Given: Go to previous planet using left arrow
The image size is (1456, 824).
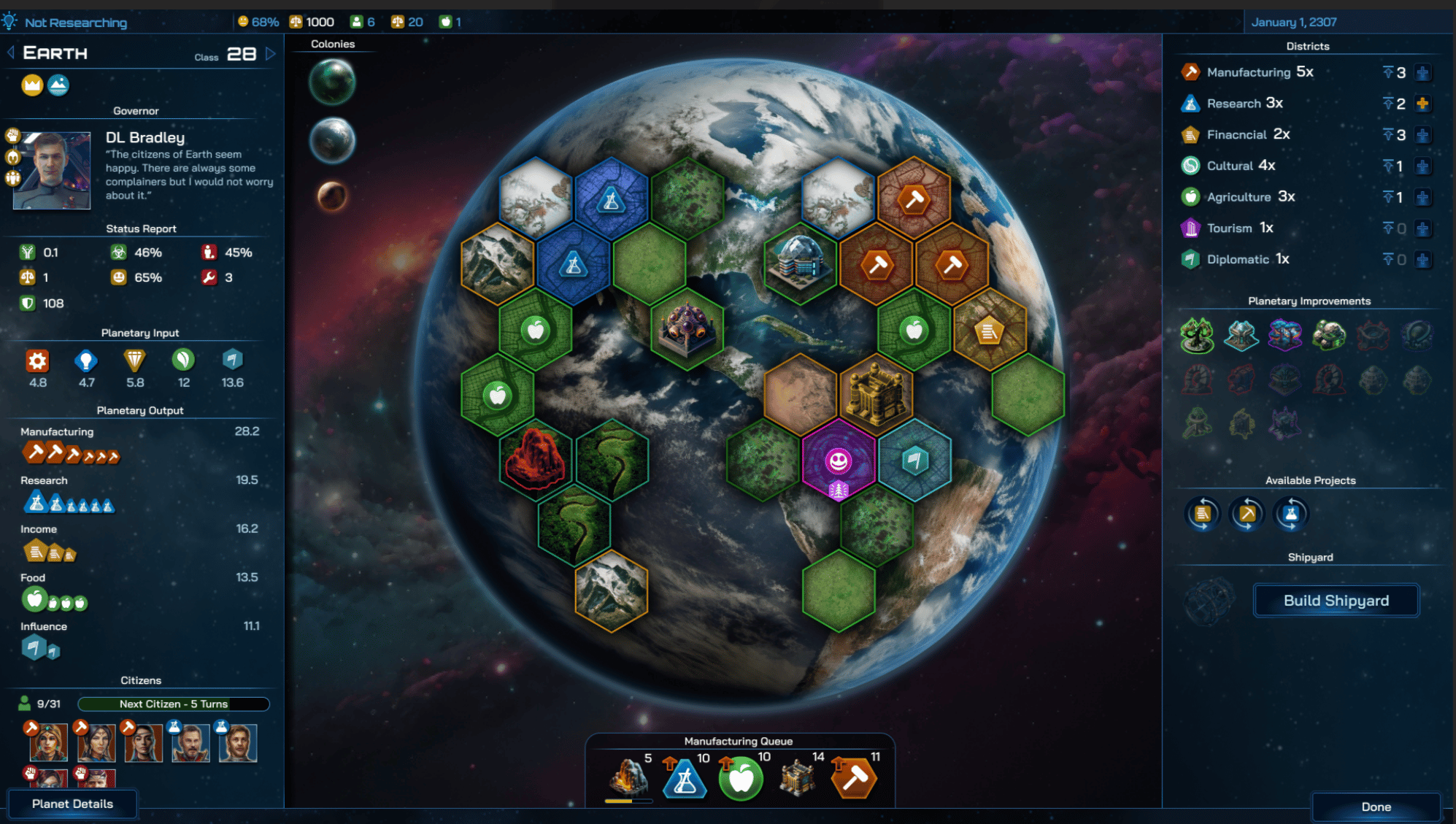Looking at the screenshot, I should point(11,53).
